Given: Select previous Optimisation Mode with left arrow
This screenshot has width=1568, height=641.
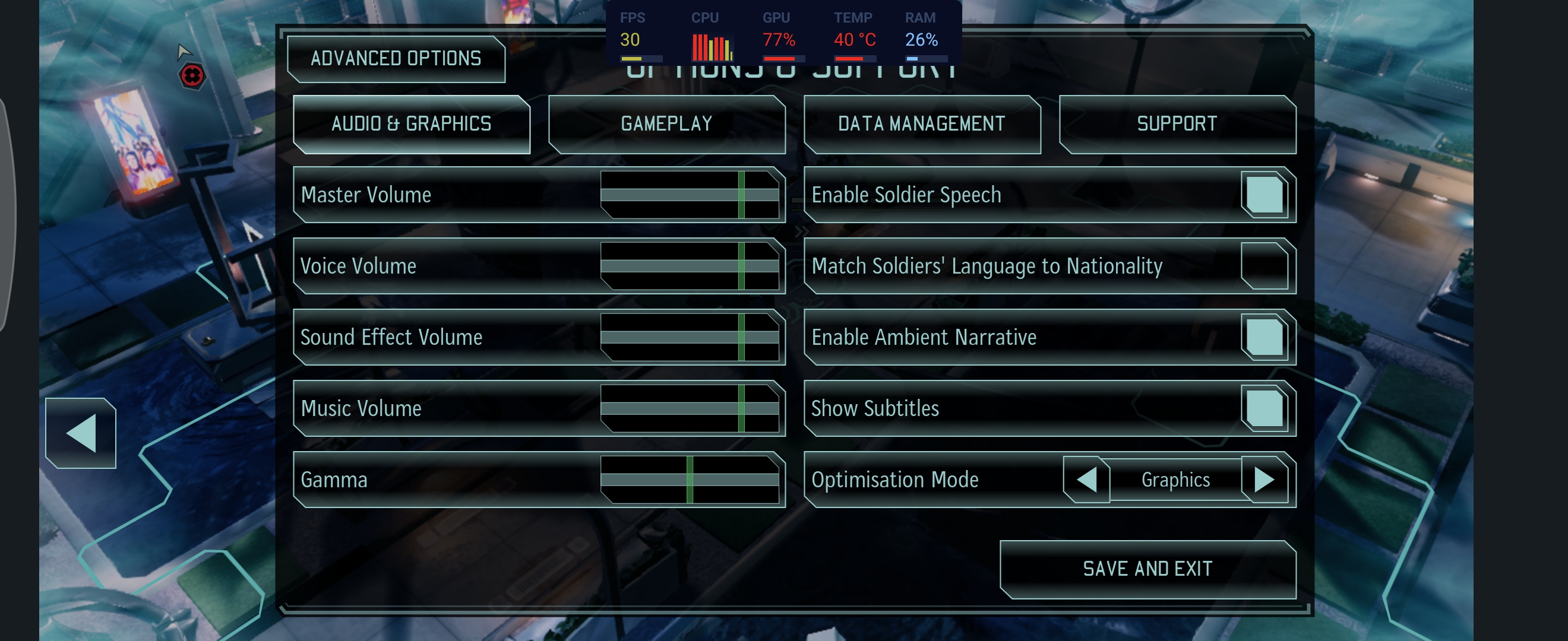Looking at the screenshot, I should [x=1086, y=479].
